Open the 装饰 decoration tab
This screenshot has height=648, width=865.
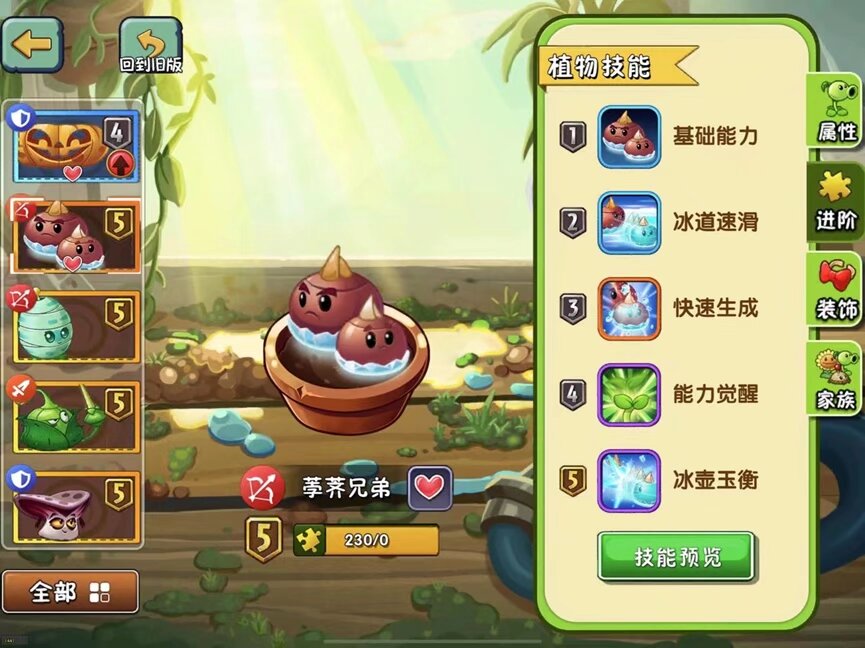[836, 290]
